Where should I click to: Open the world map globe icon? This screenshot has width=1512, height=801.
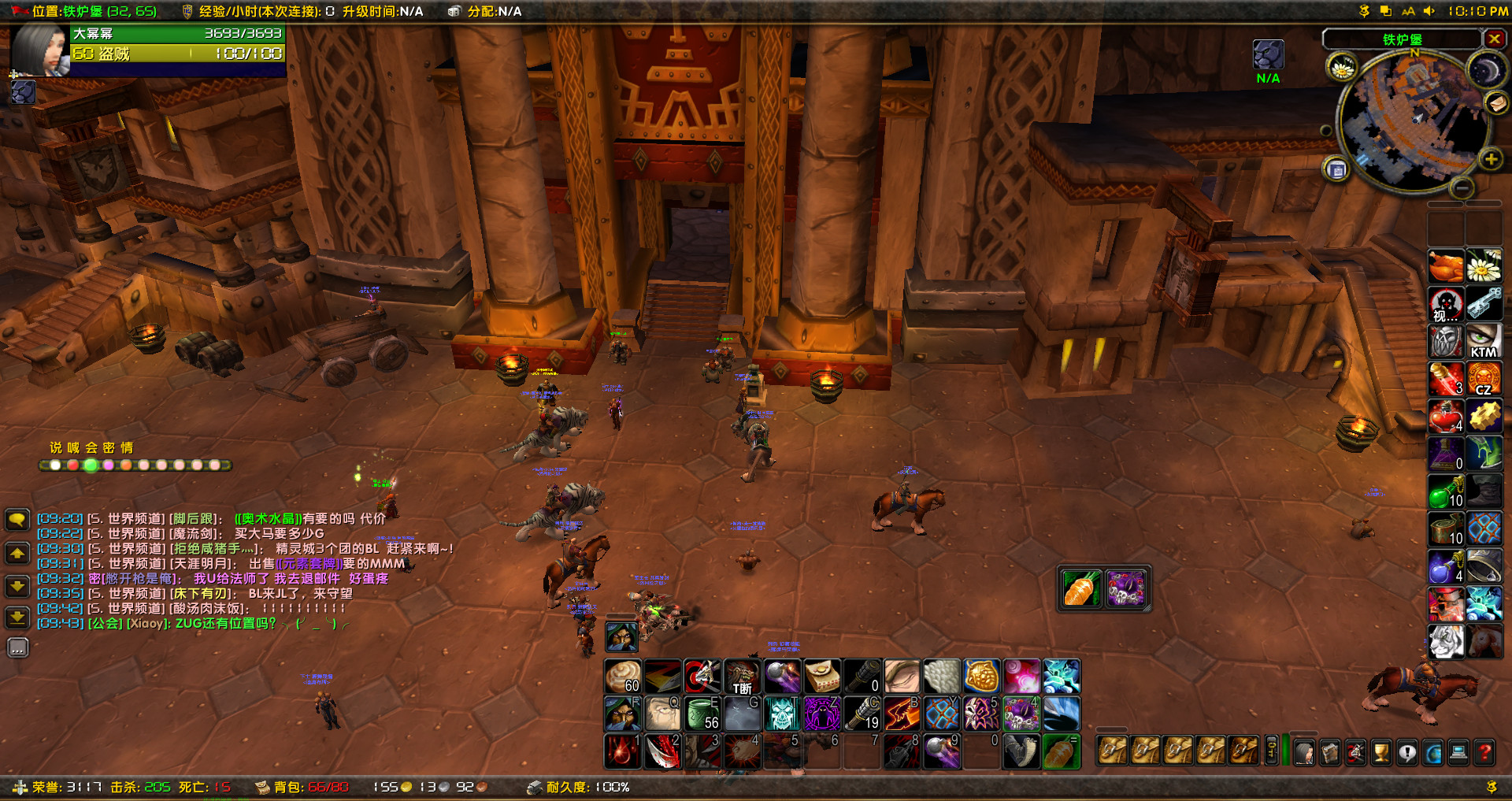1432,753
